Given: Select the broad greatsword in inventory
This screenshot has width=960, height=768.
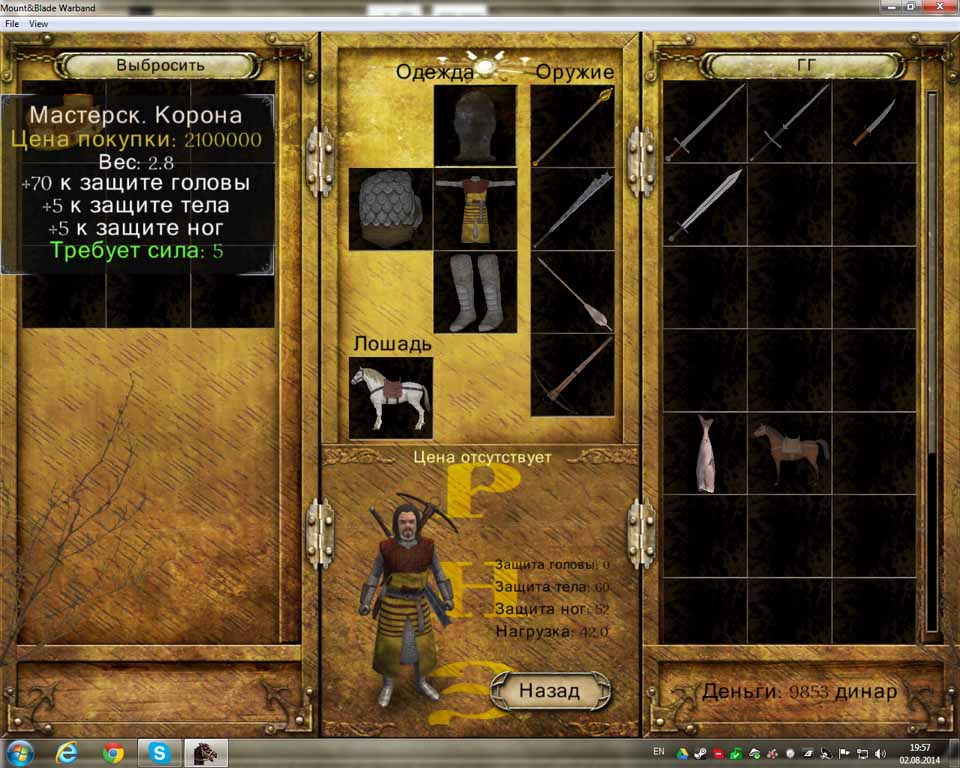Looking at the screenshot, I should click(705, 204).
